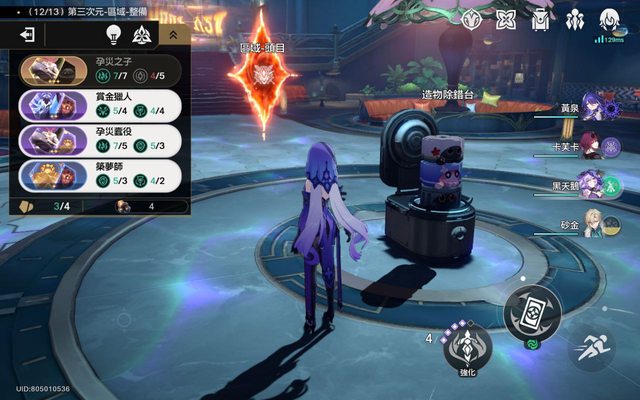This screenshot has width=640, height=400.
Task: Select the 築夢師 row
Action: pyautogui.click(x=100, y=172)
